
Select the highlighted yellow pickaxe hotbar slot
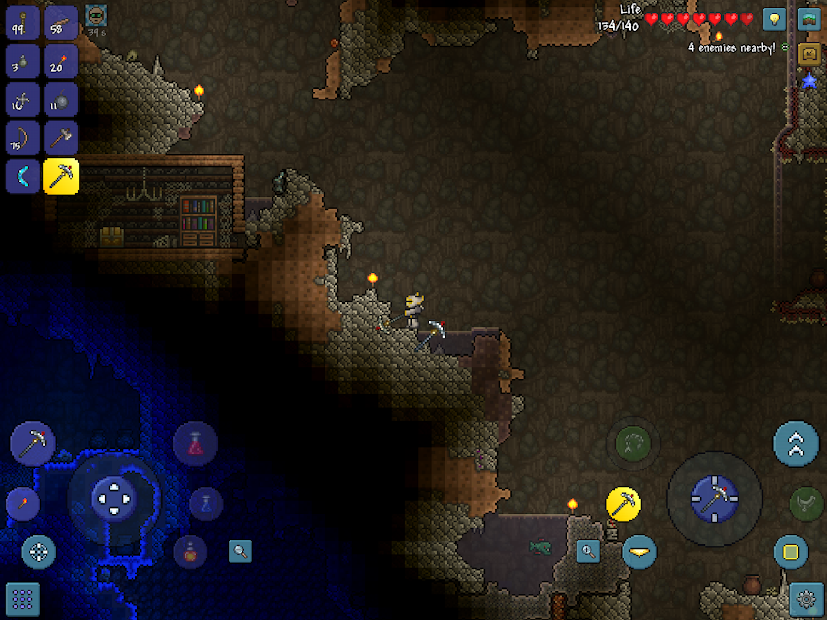61,177
